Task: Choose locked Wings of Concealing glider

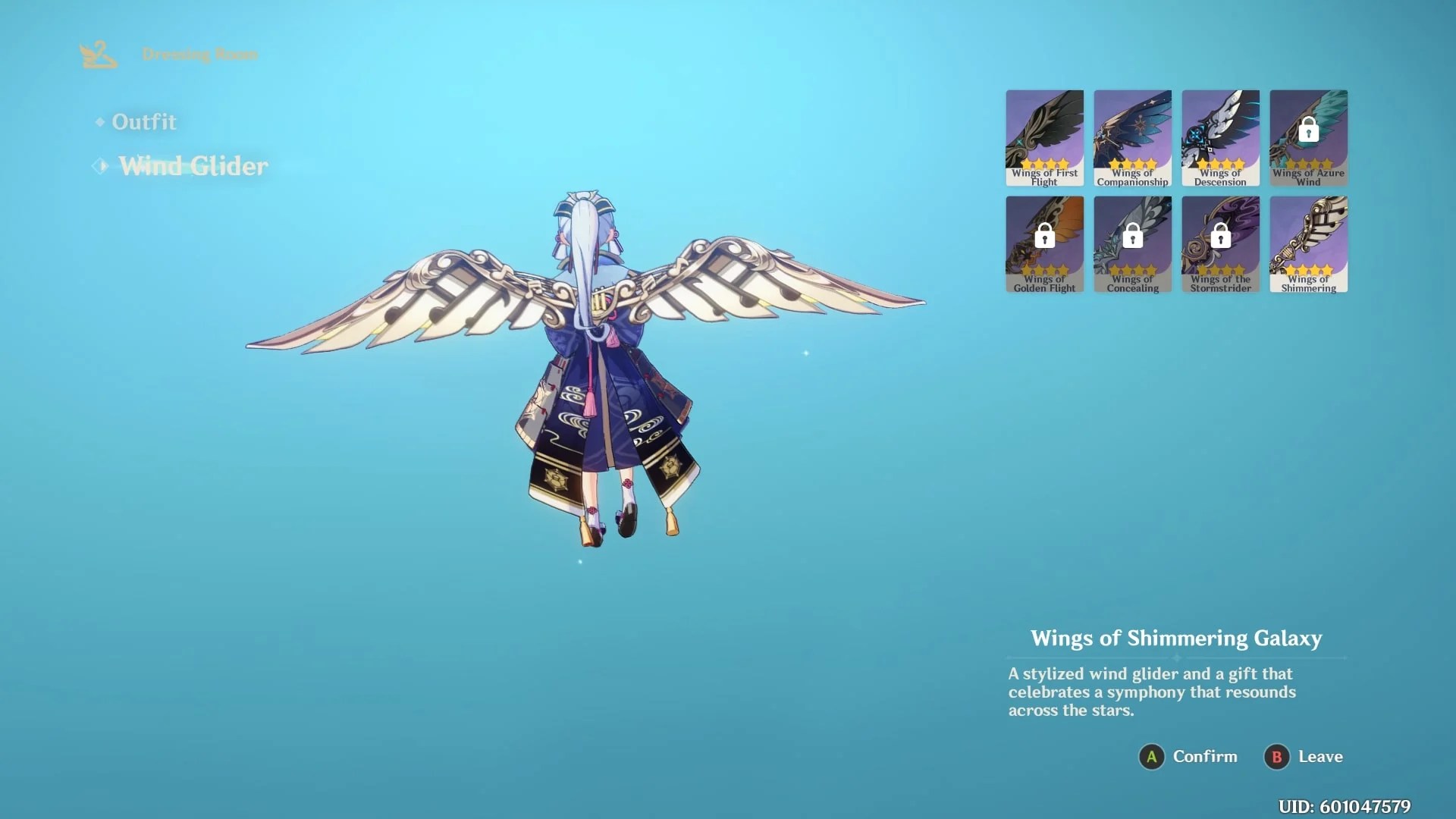Action: coord(1132,243)
